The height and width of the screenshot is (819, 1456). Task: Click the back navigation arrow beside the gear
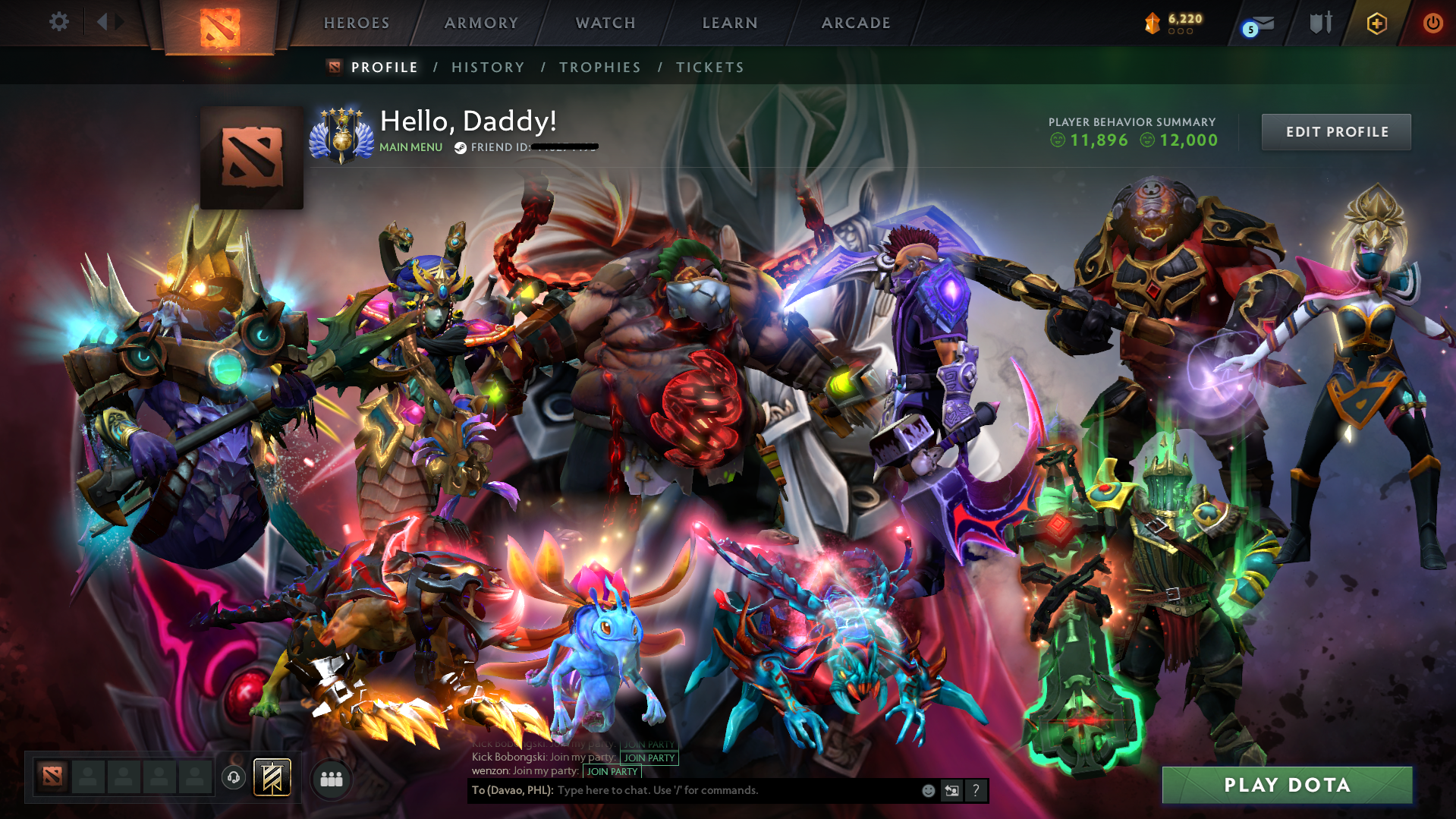point(102,21)
